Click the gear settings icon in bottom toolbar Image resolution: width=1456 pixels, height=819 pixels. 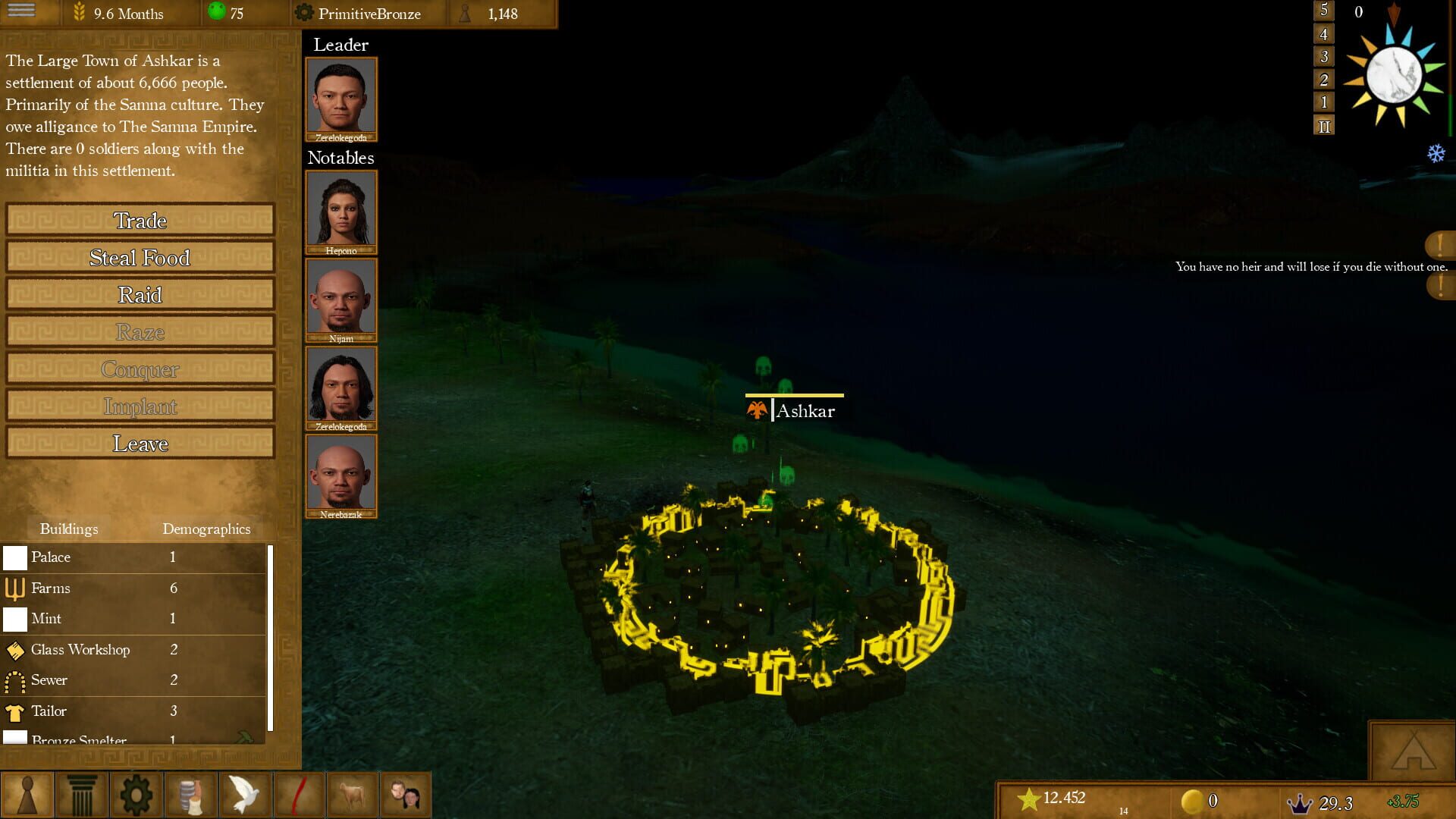coord(136,794)
